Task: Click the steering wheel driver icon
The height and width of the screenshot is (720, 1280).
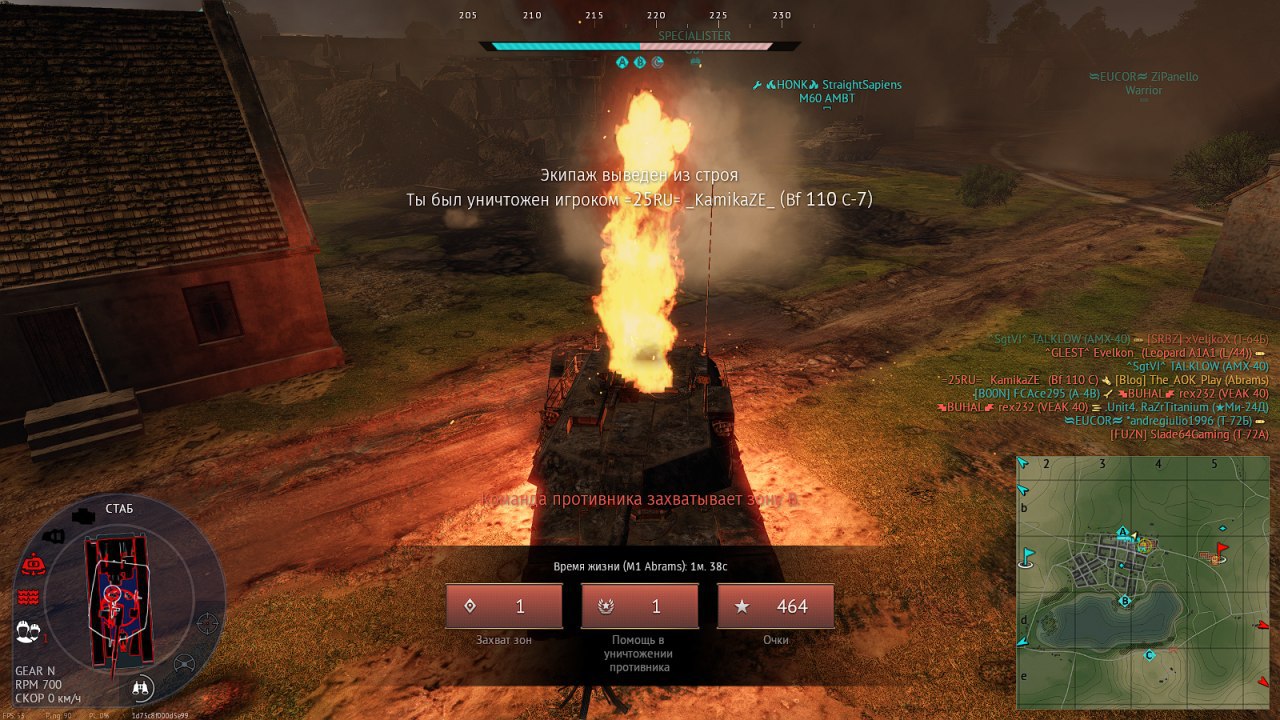Action: pyautogui.click(x=185, y=663)
